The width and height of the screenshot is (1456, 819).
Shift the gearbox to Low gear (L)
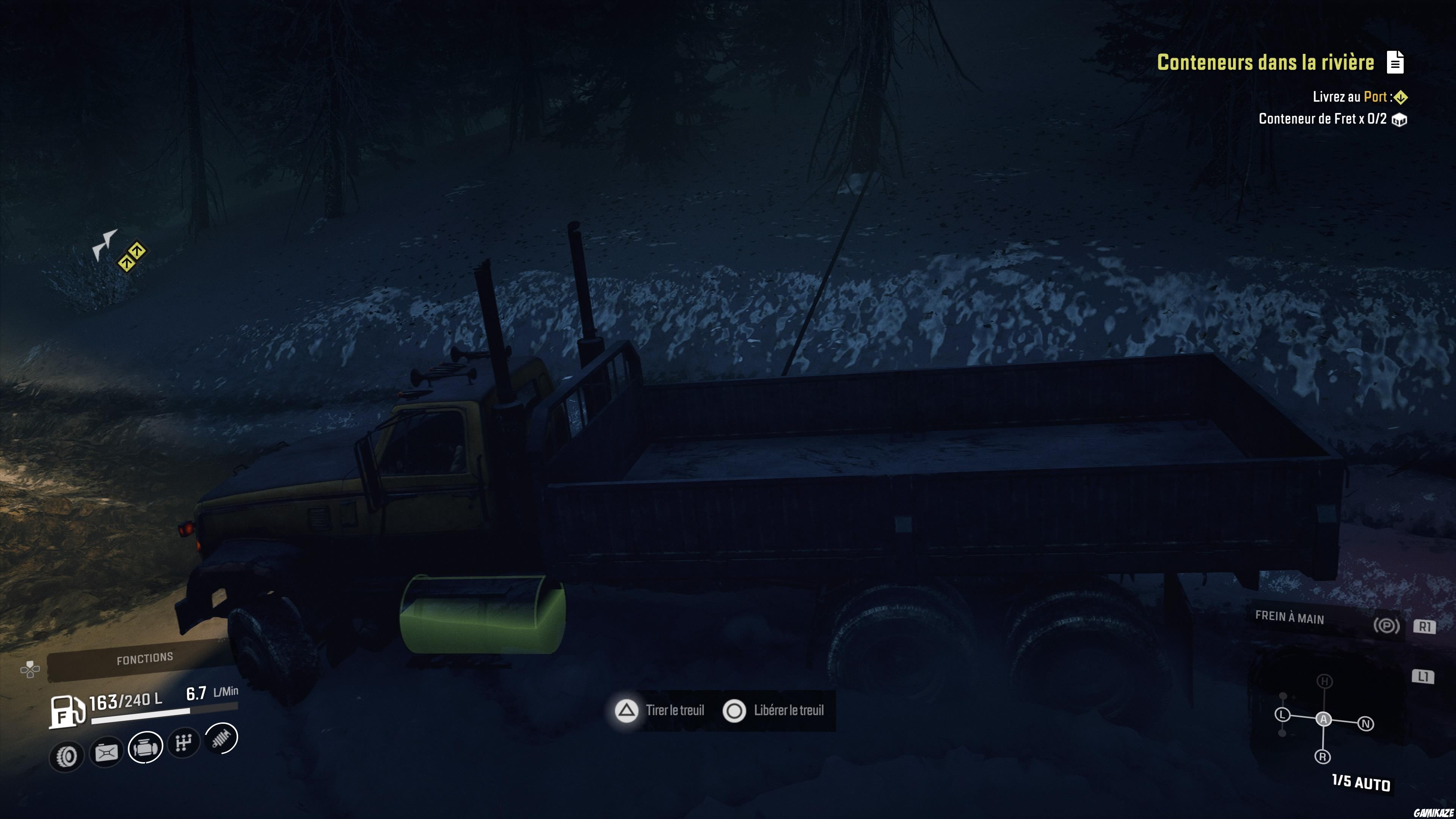[1282, 715]
